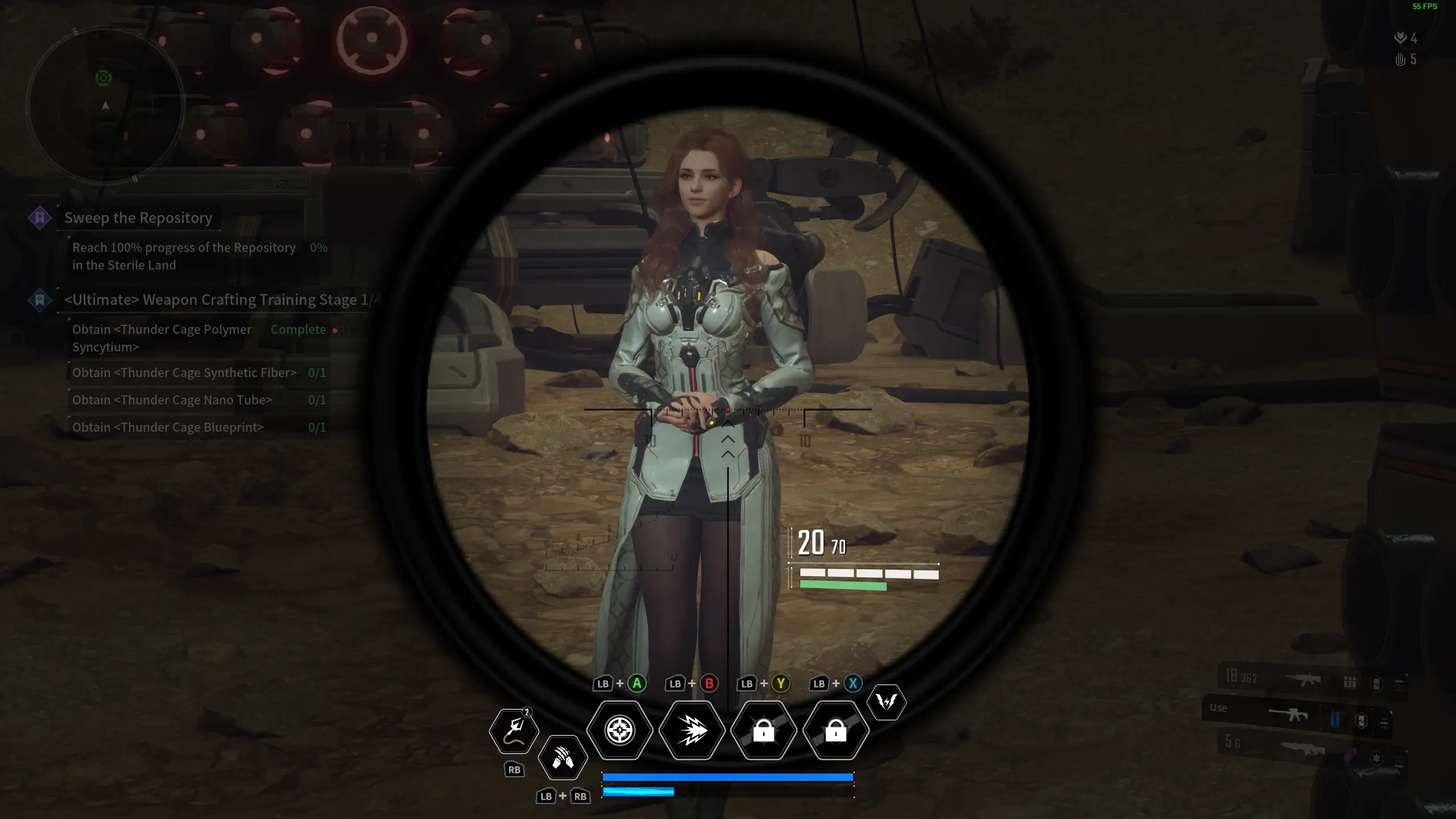1456x819 pixels.
Task: Switch to the assault rifle weapon slot
Action: tap(1302, 679)
